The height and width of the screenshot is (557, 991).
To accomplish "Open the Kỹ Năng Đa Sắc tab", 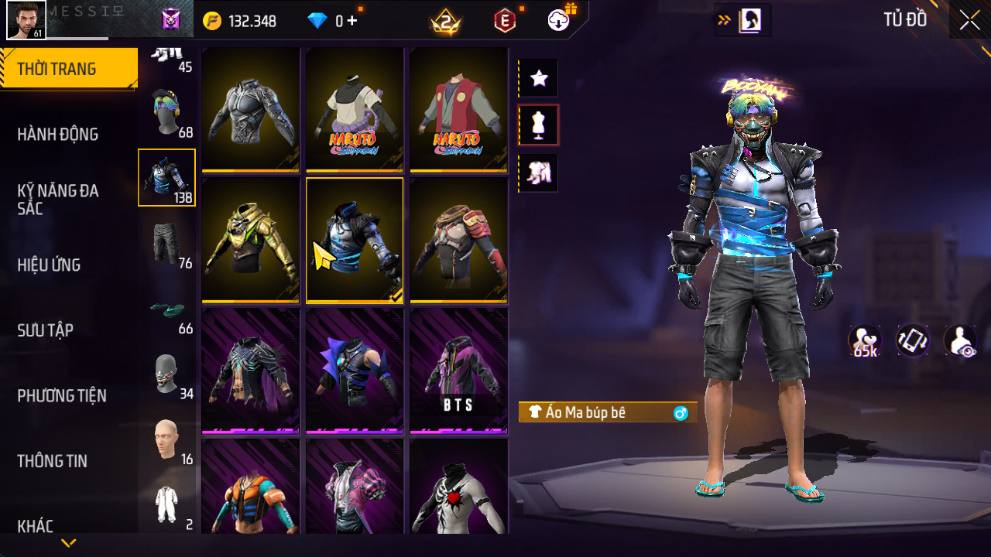I will point(58,199).
